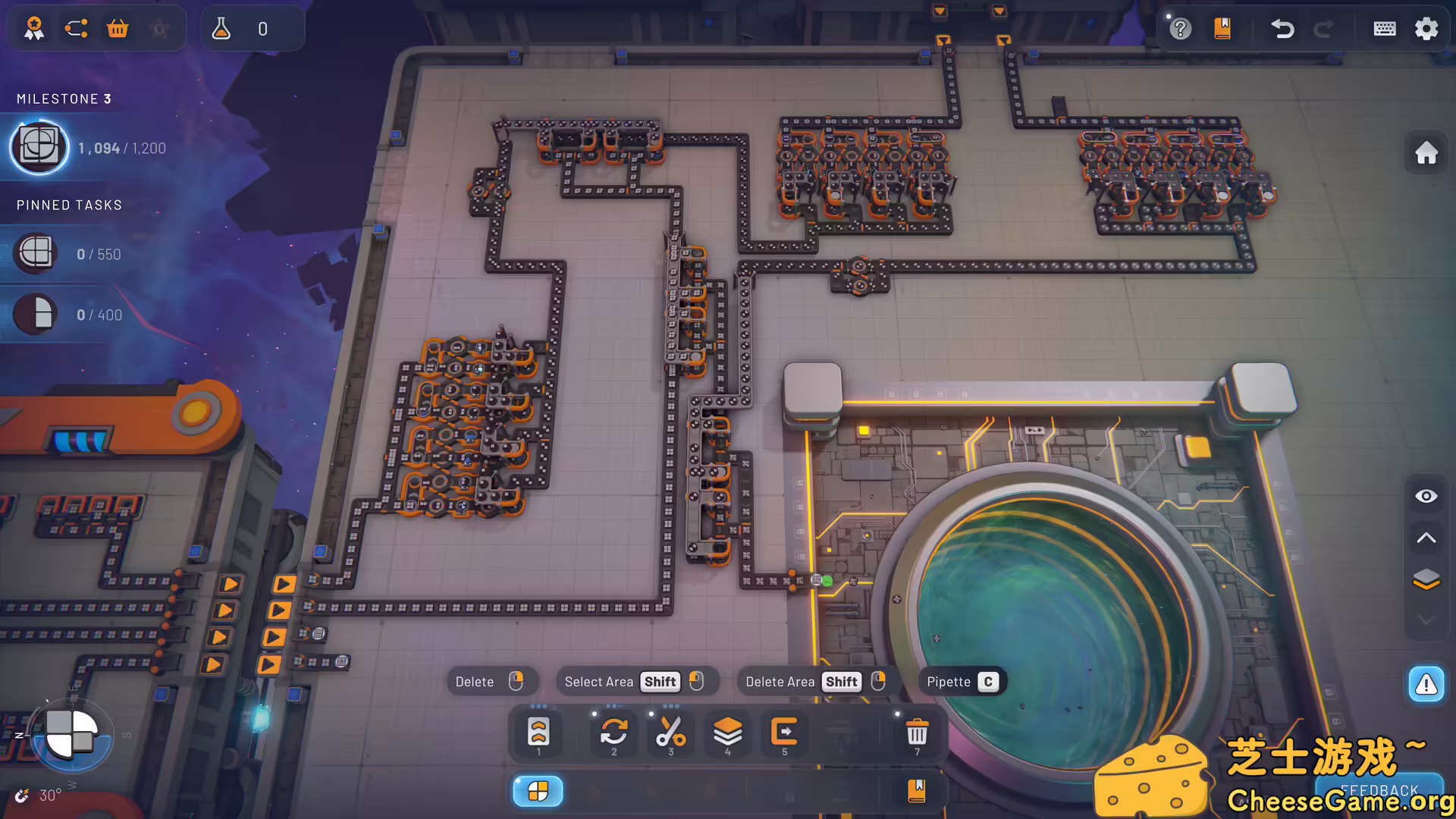Open the research tree icon
Viewport: 1456px width, 819px height.
pos(76,29)
